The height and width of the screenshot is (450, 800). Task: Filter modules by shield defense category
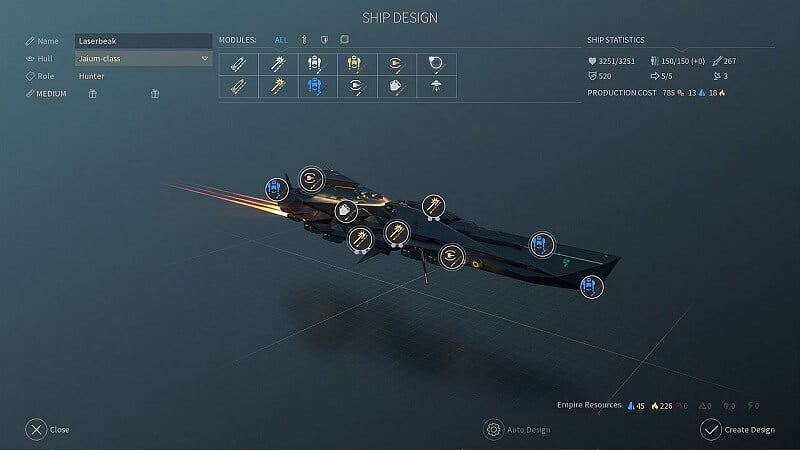click(x=324, y=40)
